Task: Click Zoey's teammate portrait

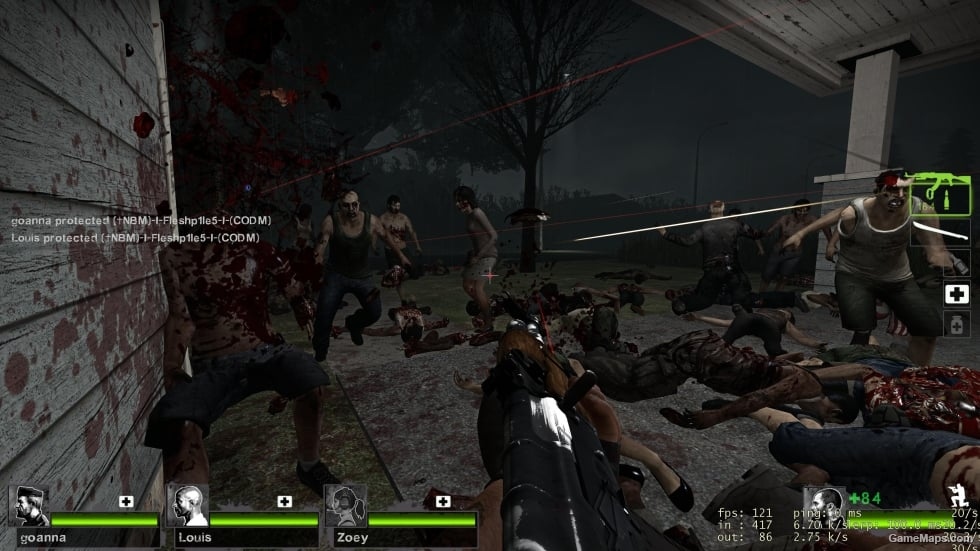Action: click(344, 507)
